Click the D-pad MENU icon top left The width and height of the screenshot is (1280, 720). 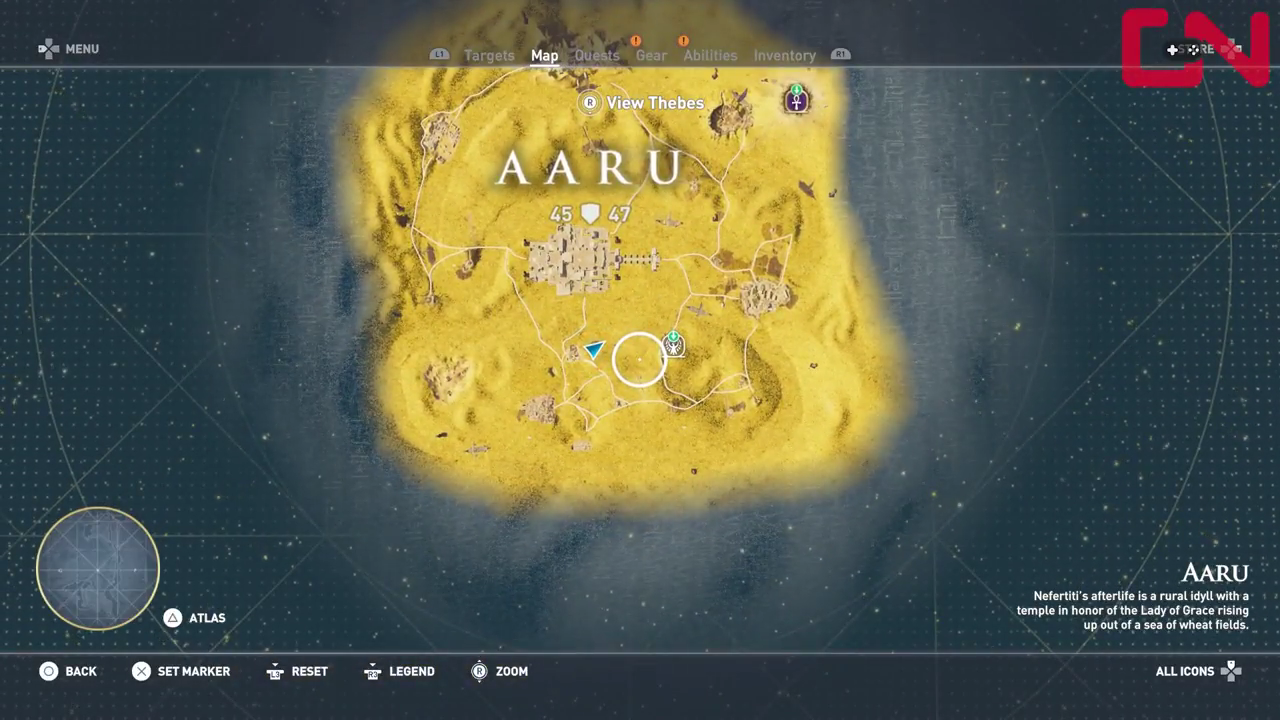47,48
